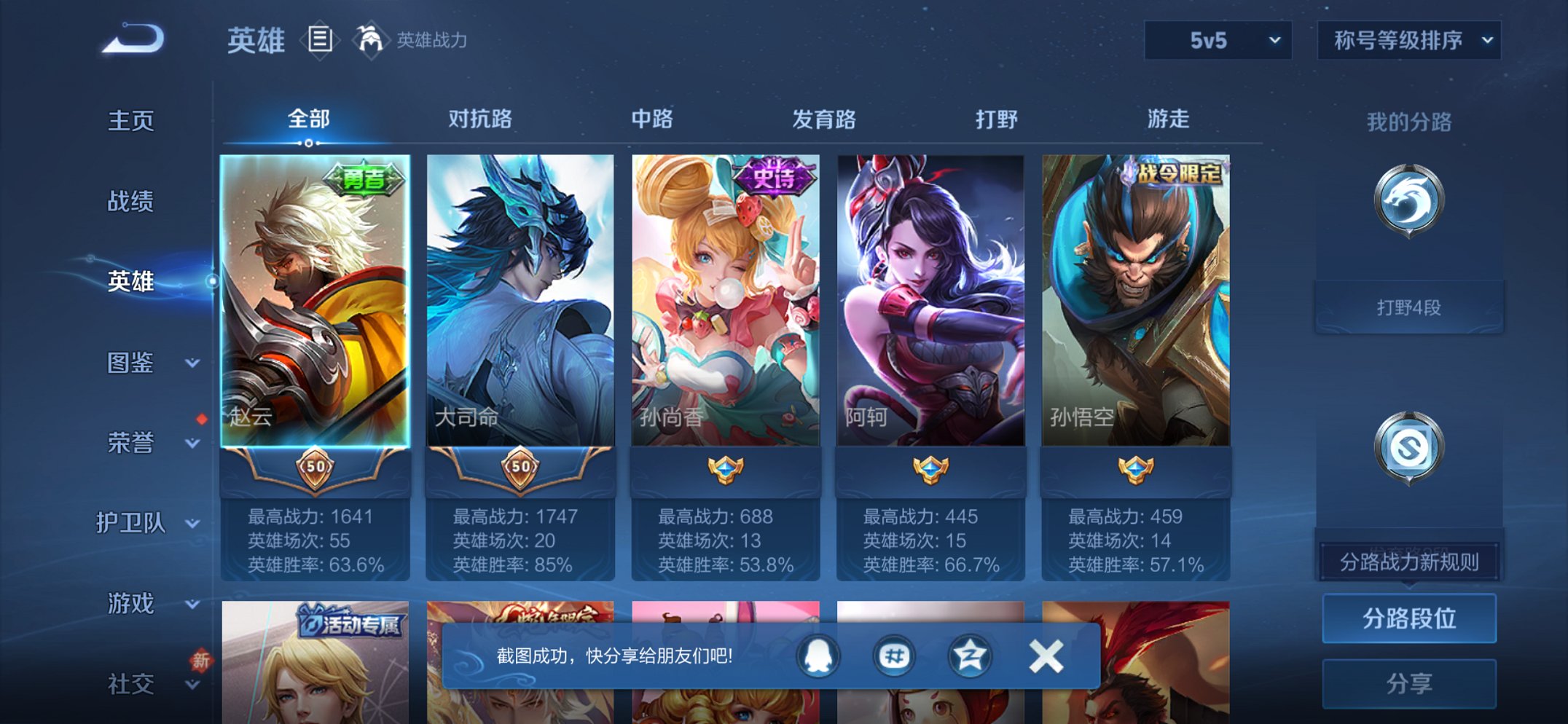Open the 战绩 page from the sidebar
This screenshot has height=724, width=1568.
click(x=131, y=202)
